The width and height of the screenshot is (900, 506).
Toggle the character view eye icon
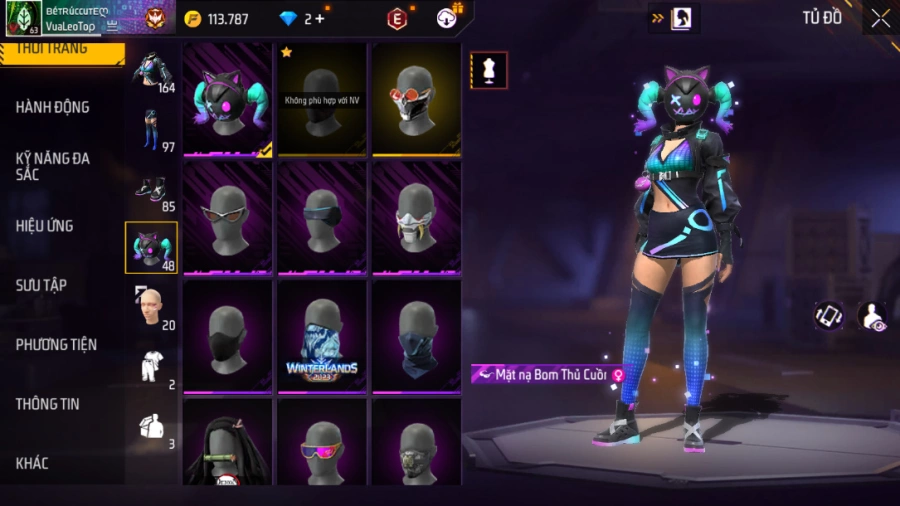click(872, 317)
